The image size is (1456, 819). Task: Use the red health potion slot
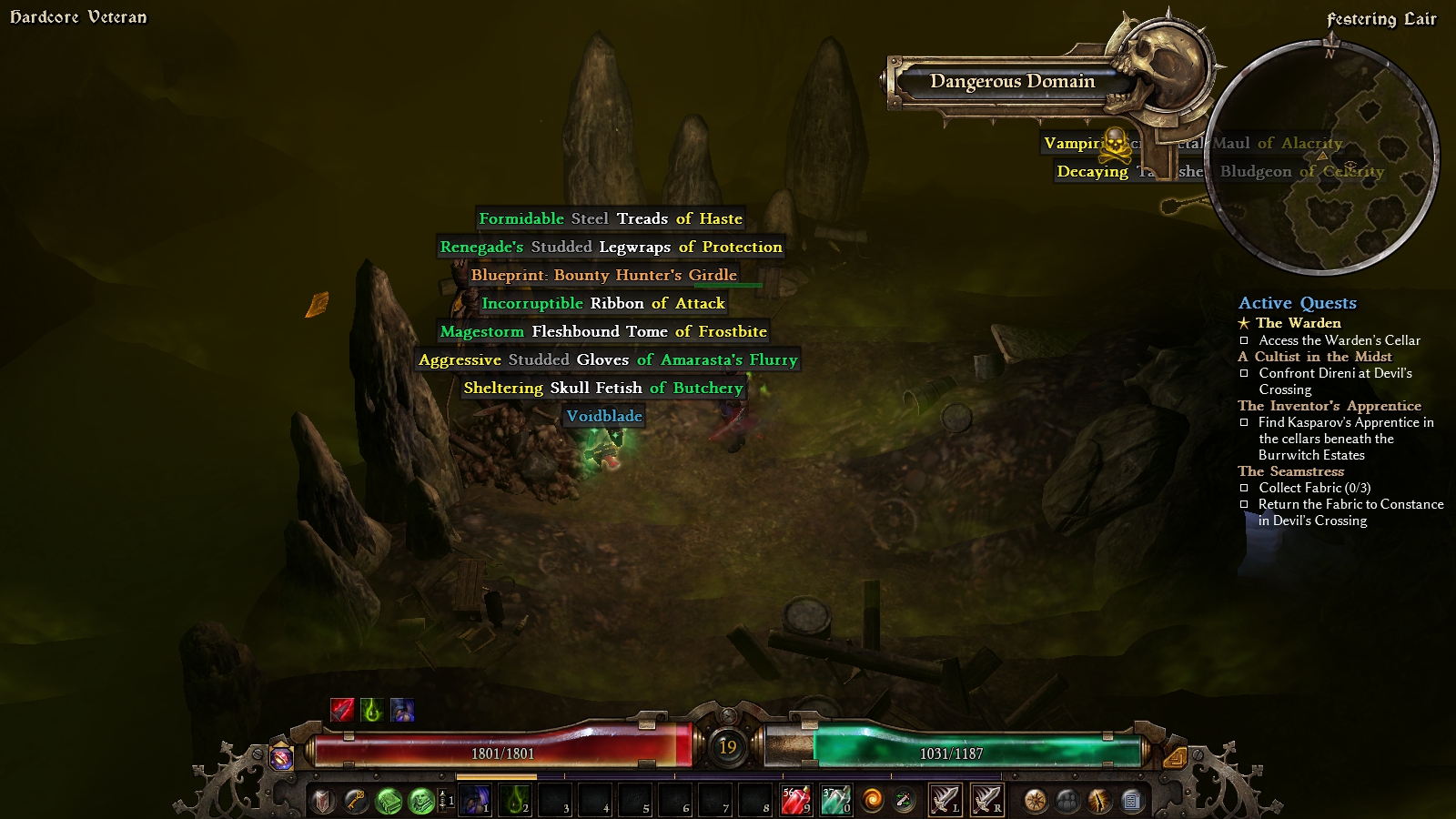[795, 801]
